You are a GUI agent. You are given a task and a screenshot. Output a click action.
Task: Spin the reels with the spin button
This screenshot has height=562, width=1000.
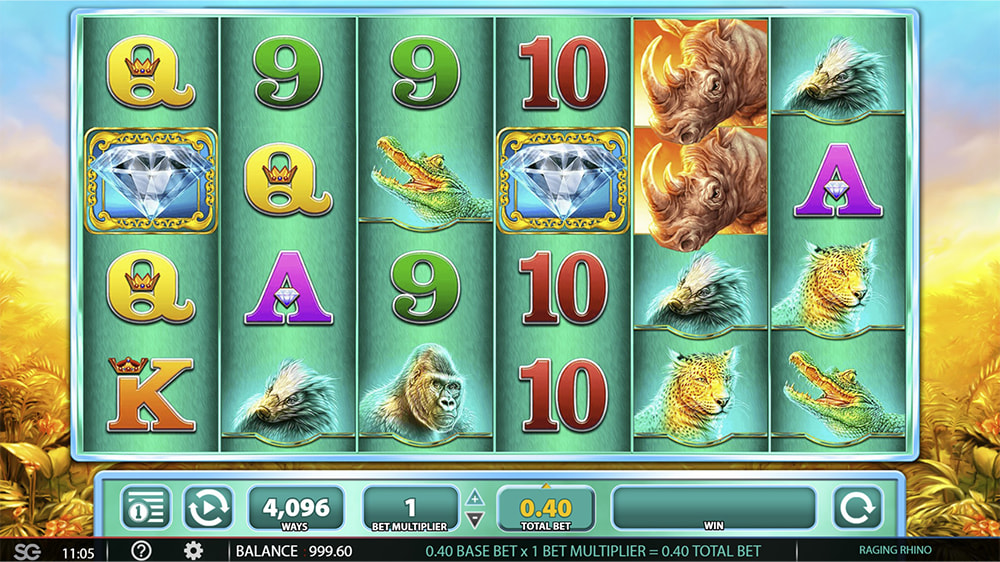(x=858, y=507)
